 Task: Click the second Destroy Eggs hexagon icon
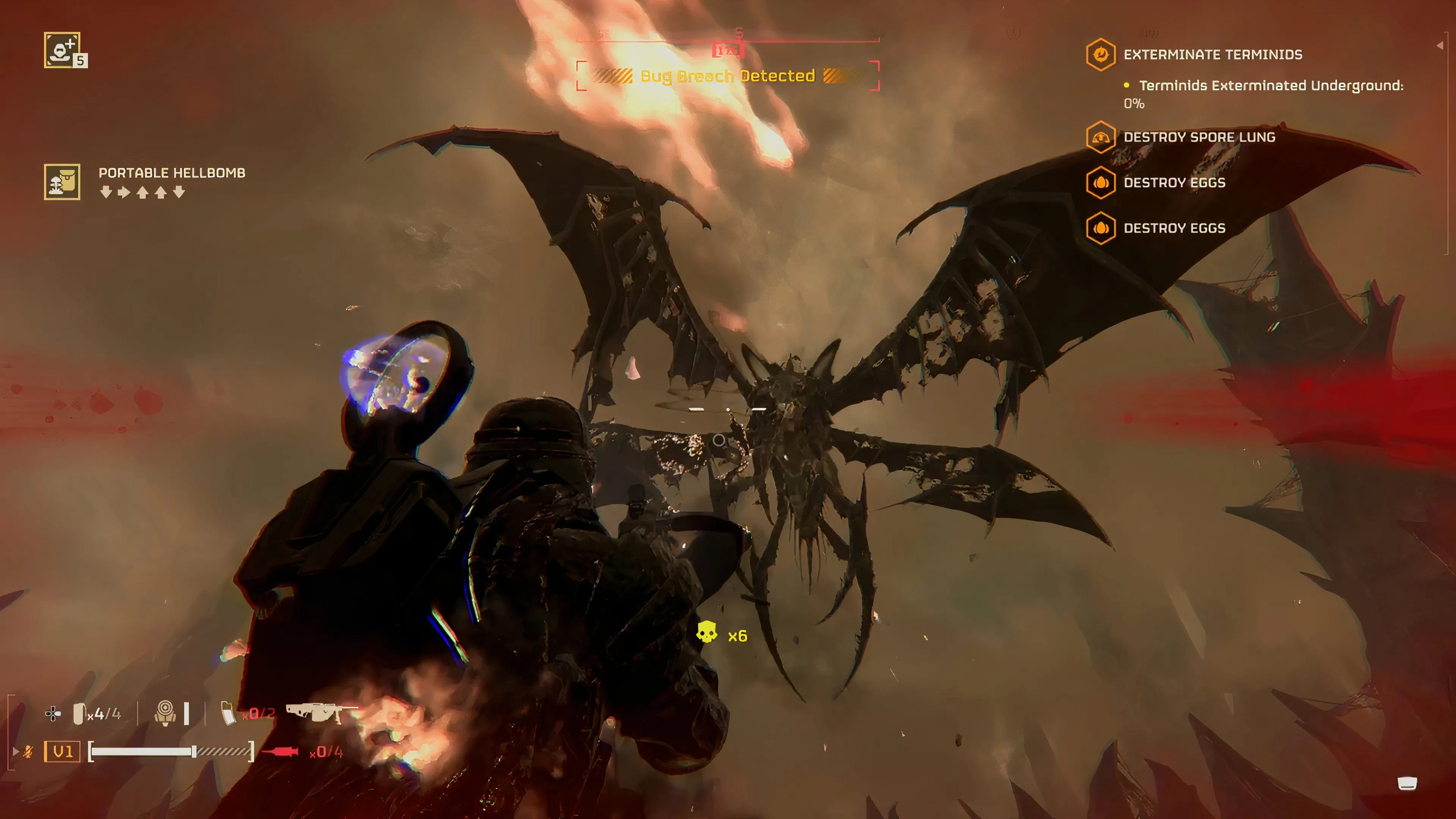tap(1101, 228)
